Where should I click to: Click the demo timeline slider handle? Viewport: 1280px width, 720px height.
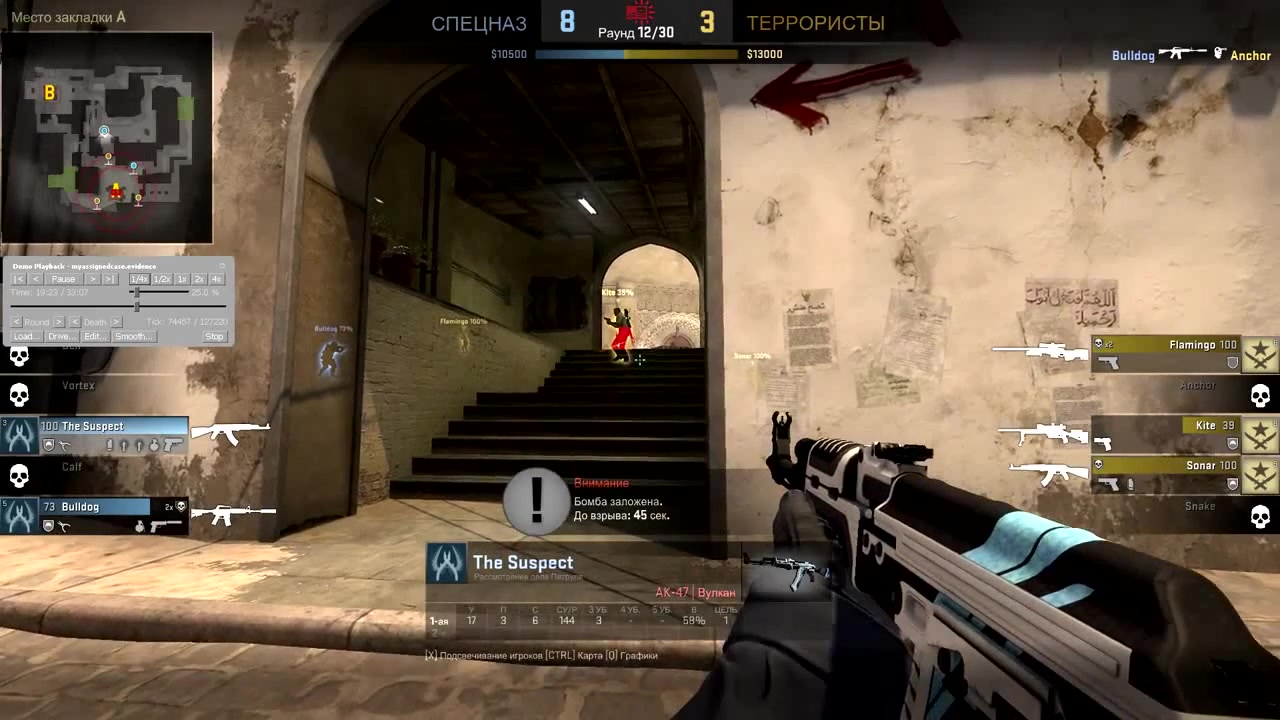point(137,305)
